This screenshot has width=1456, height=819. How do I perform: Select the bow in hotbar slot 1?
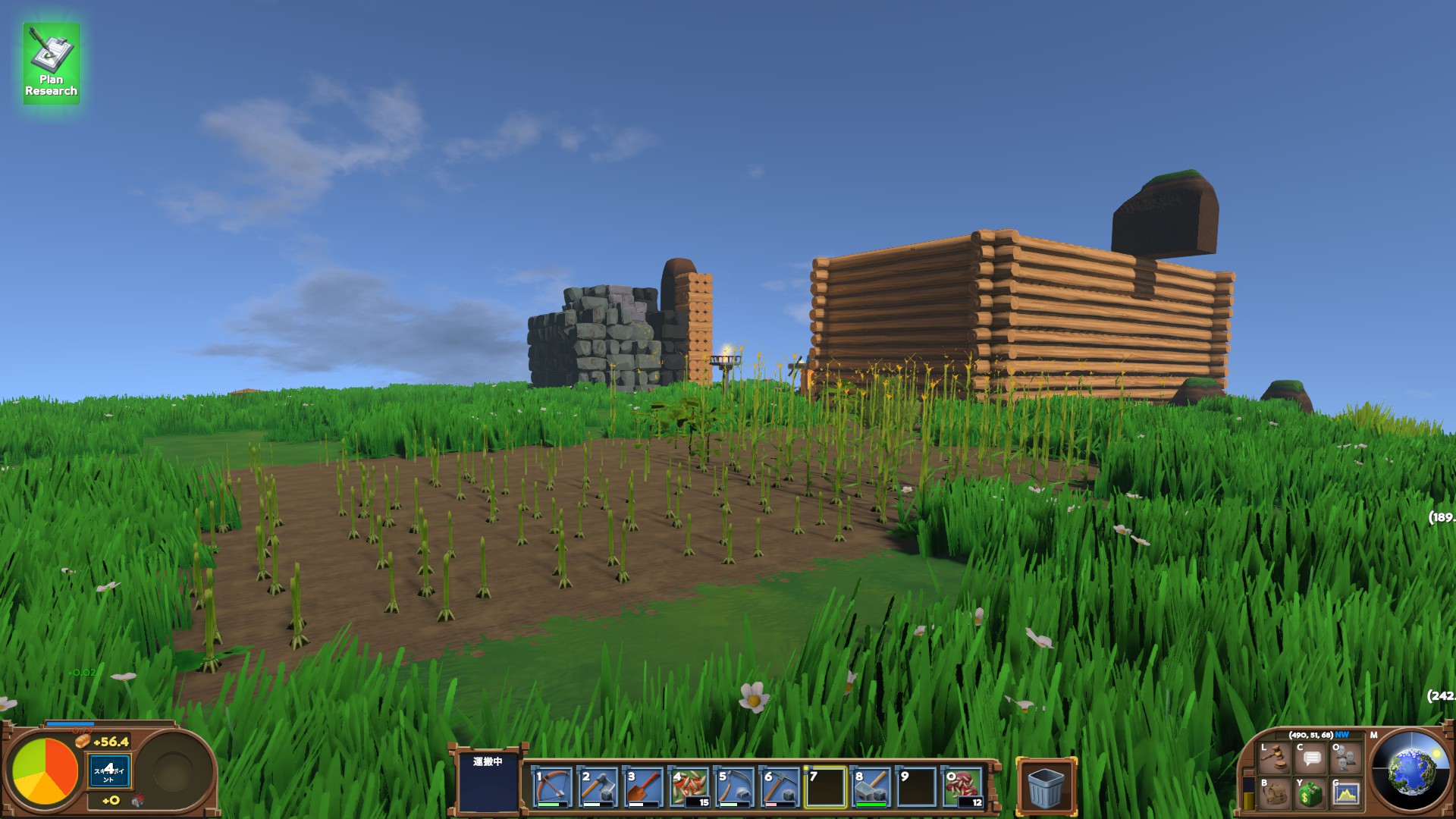pyautogui.click(x=552, y=787)
